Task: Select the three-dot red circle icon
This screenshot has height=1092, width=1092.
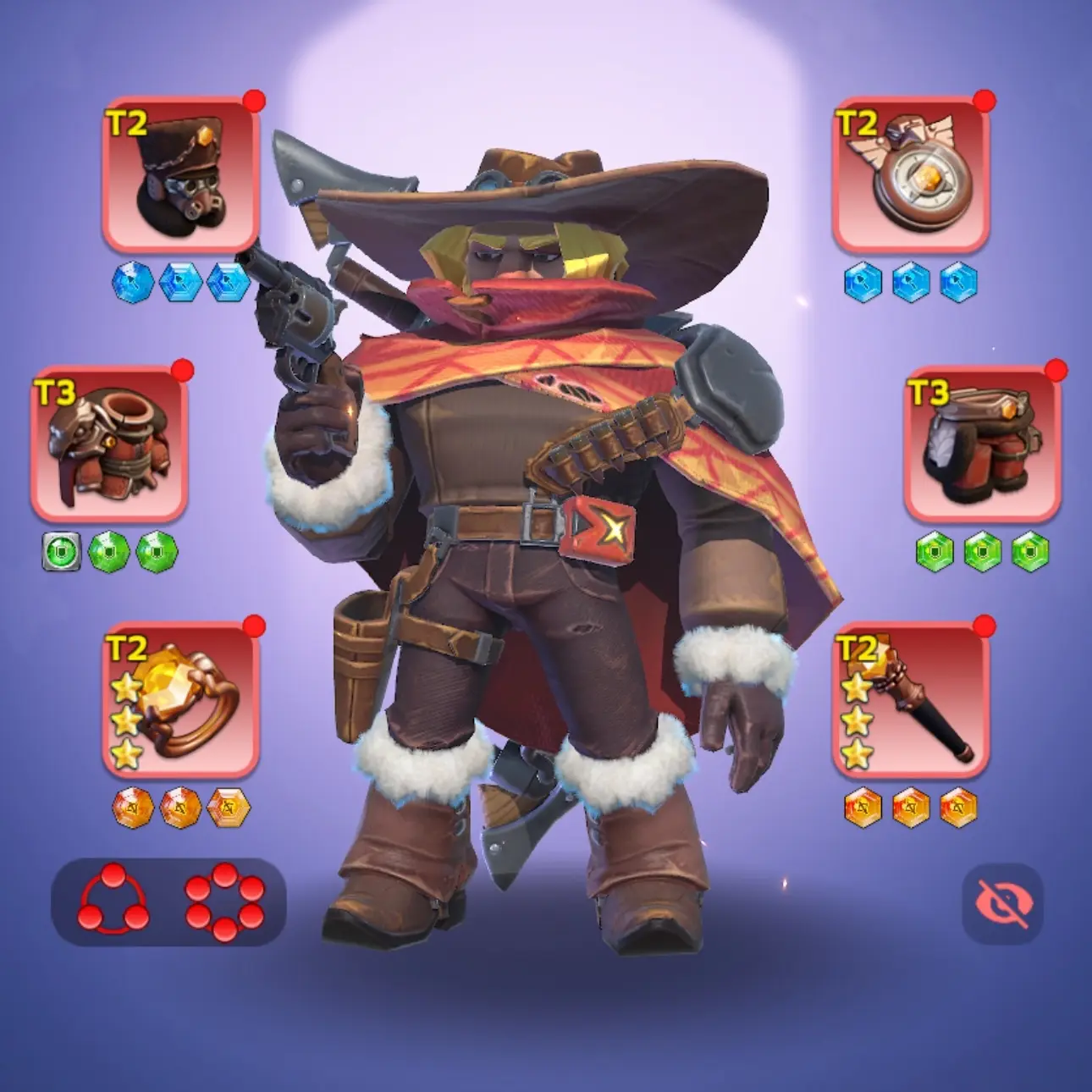Action: pyautogui.click(x=113, y=901)
